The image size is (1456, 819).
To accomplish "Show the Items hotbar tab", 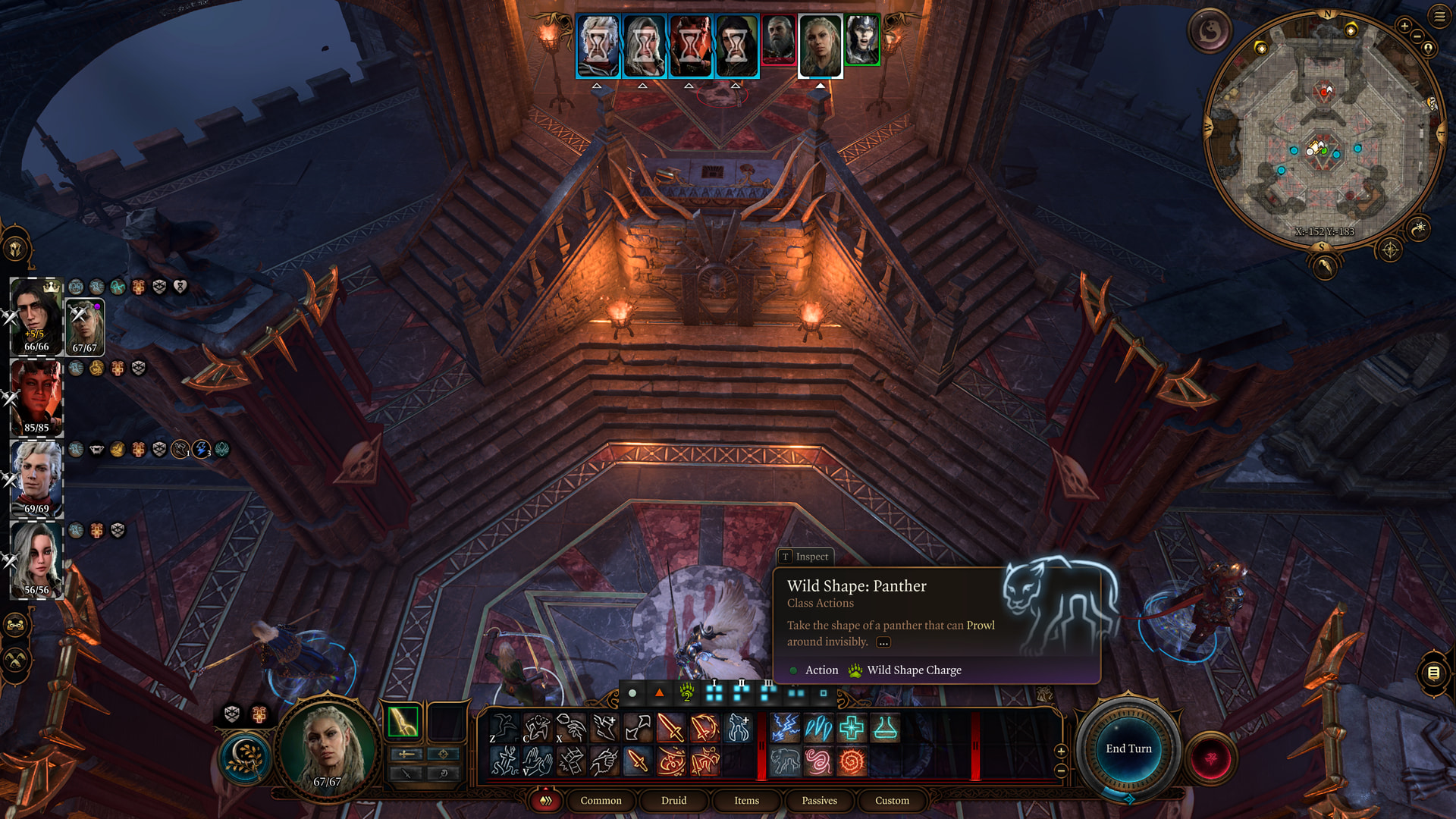I will click(x=746, y=800).
